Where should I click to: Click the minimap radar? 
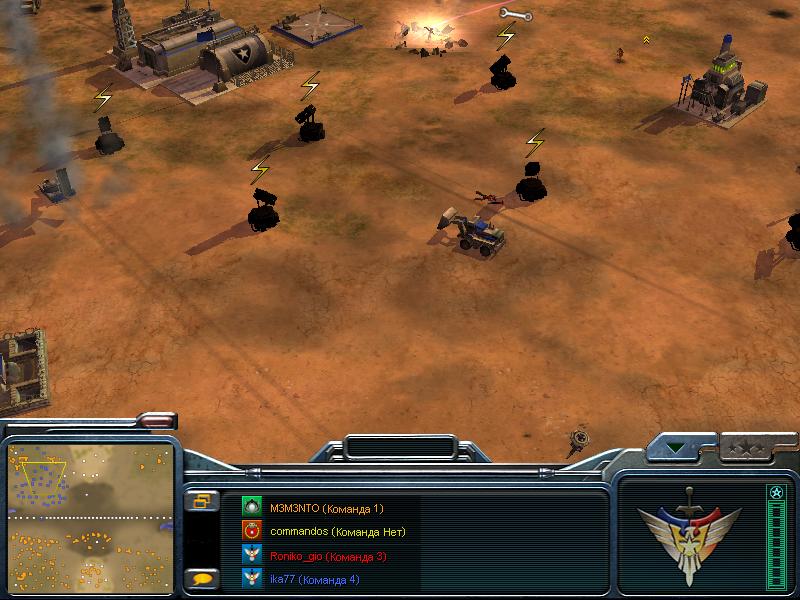tap(90, 517)
